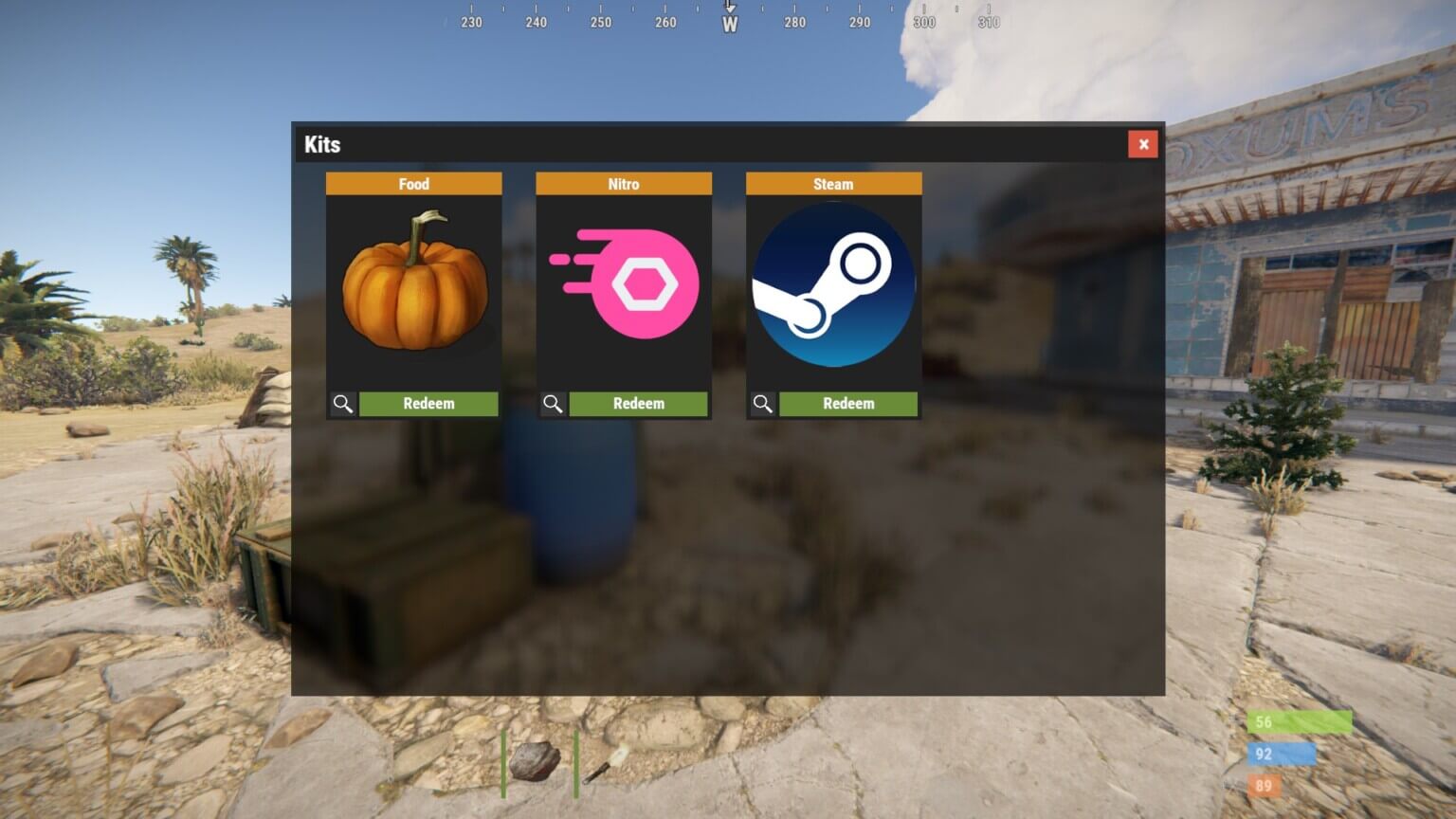
Task: Click the Steam kit header label
Action: point(833,183)
